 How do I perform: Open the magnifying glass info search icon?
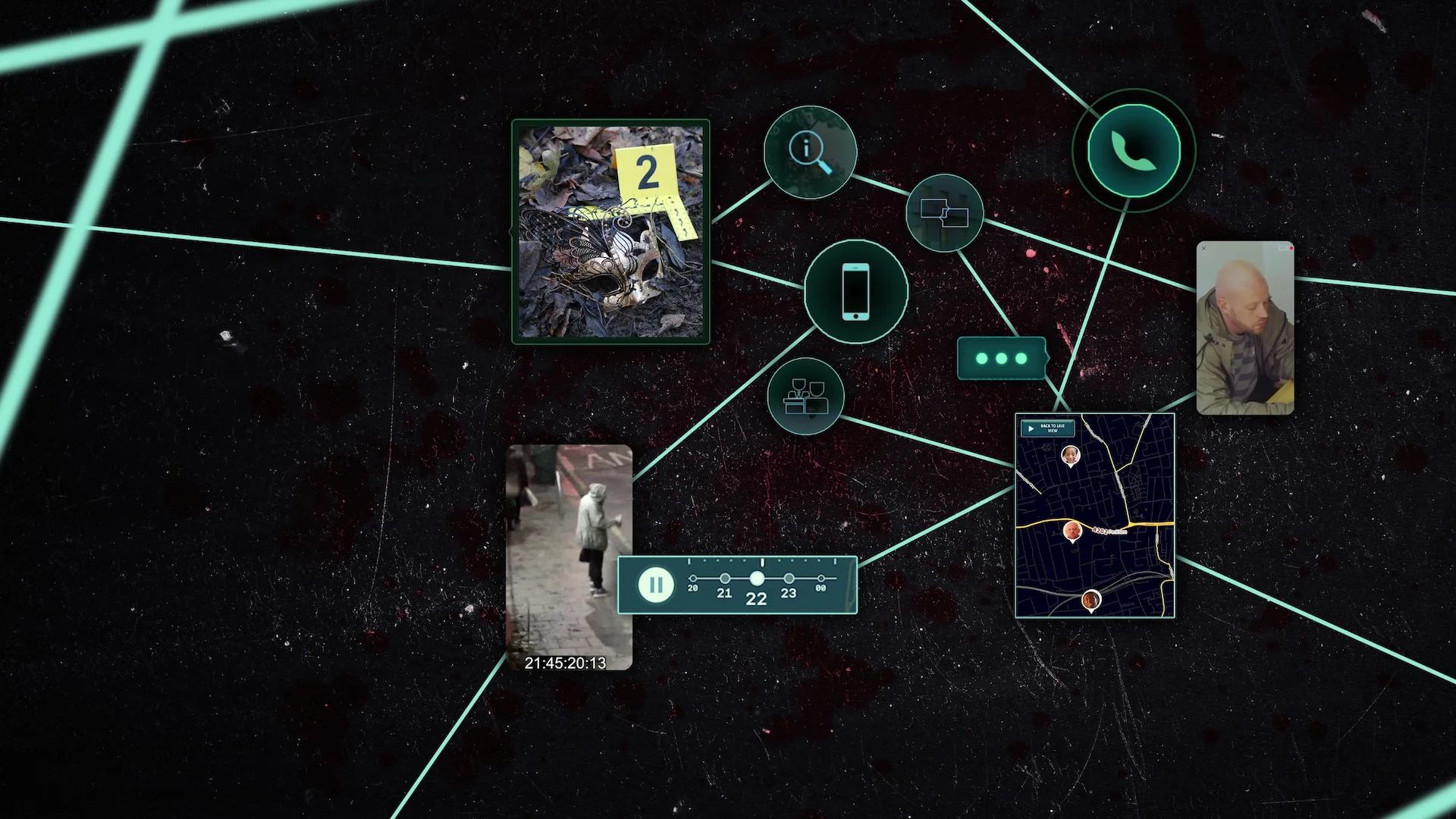click(809, 152)
